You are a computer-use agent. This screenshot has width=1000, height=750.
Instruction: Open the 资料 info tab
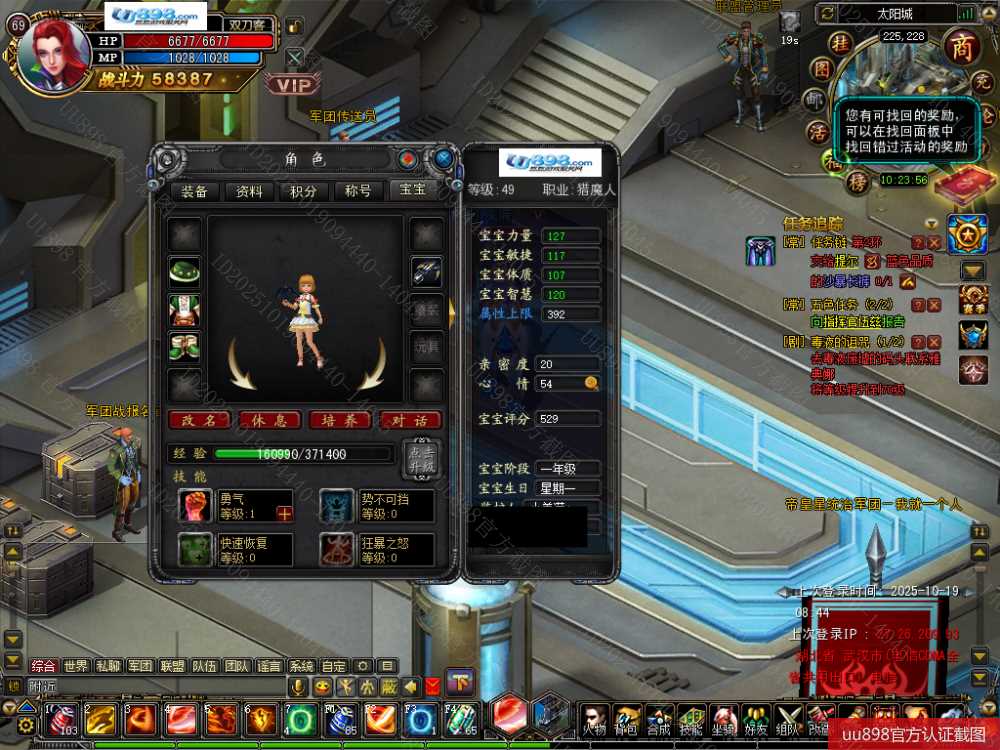pyautogui.click(x=249, y=192)
